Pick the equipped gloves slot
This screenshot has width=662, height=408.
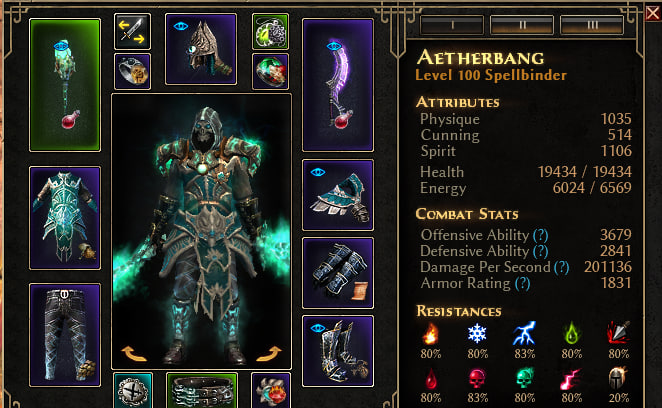point(337,272)
